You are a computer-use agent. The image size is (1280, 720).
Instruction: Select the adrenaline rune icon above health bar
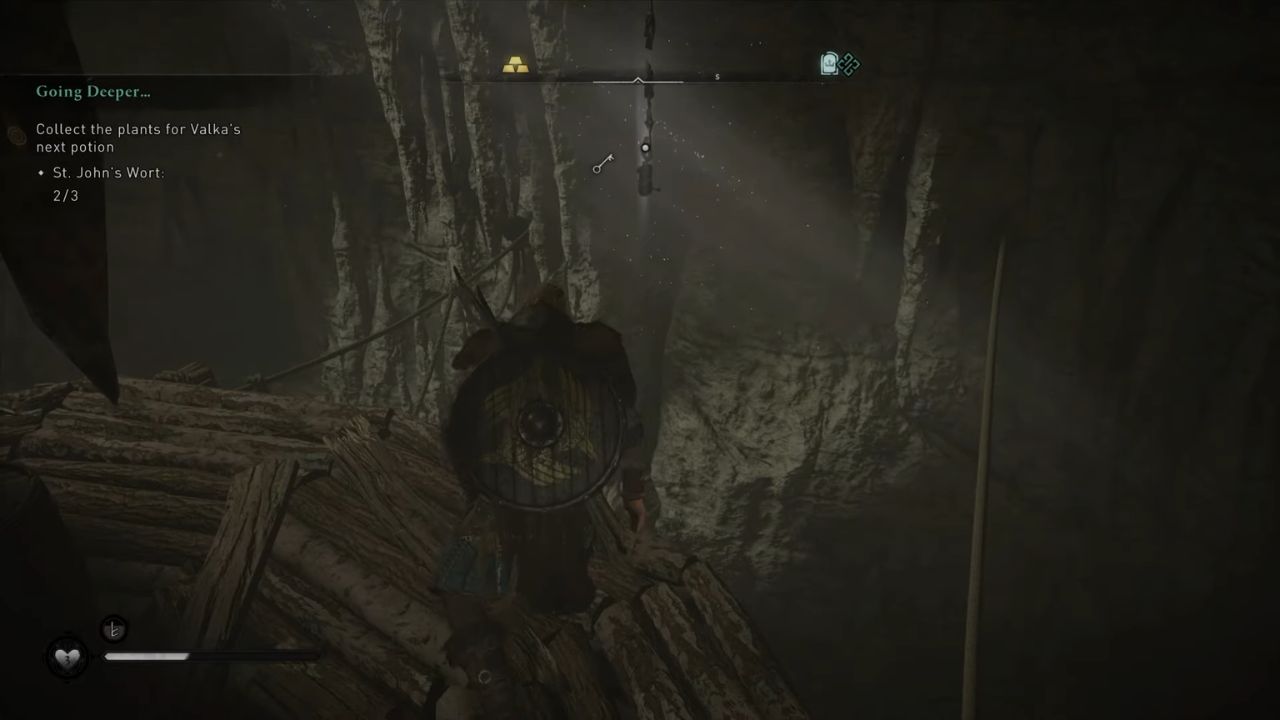click(114, 629)
